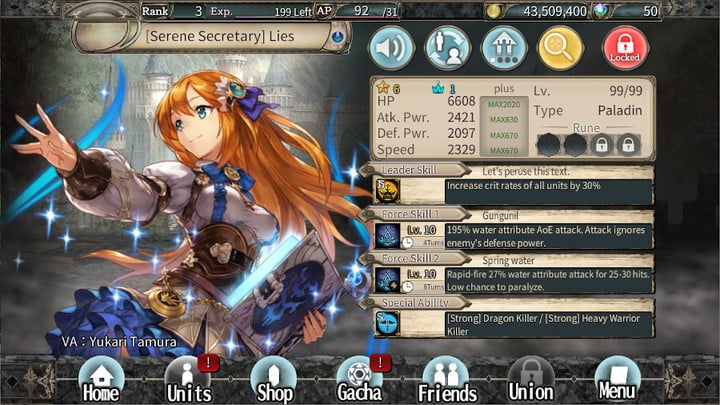Go to the Home screen
Screen dimensions: 720x405
101,379
